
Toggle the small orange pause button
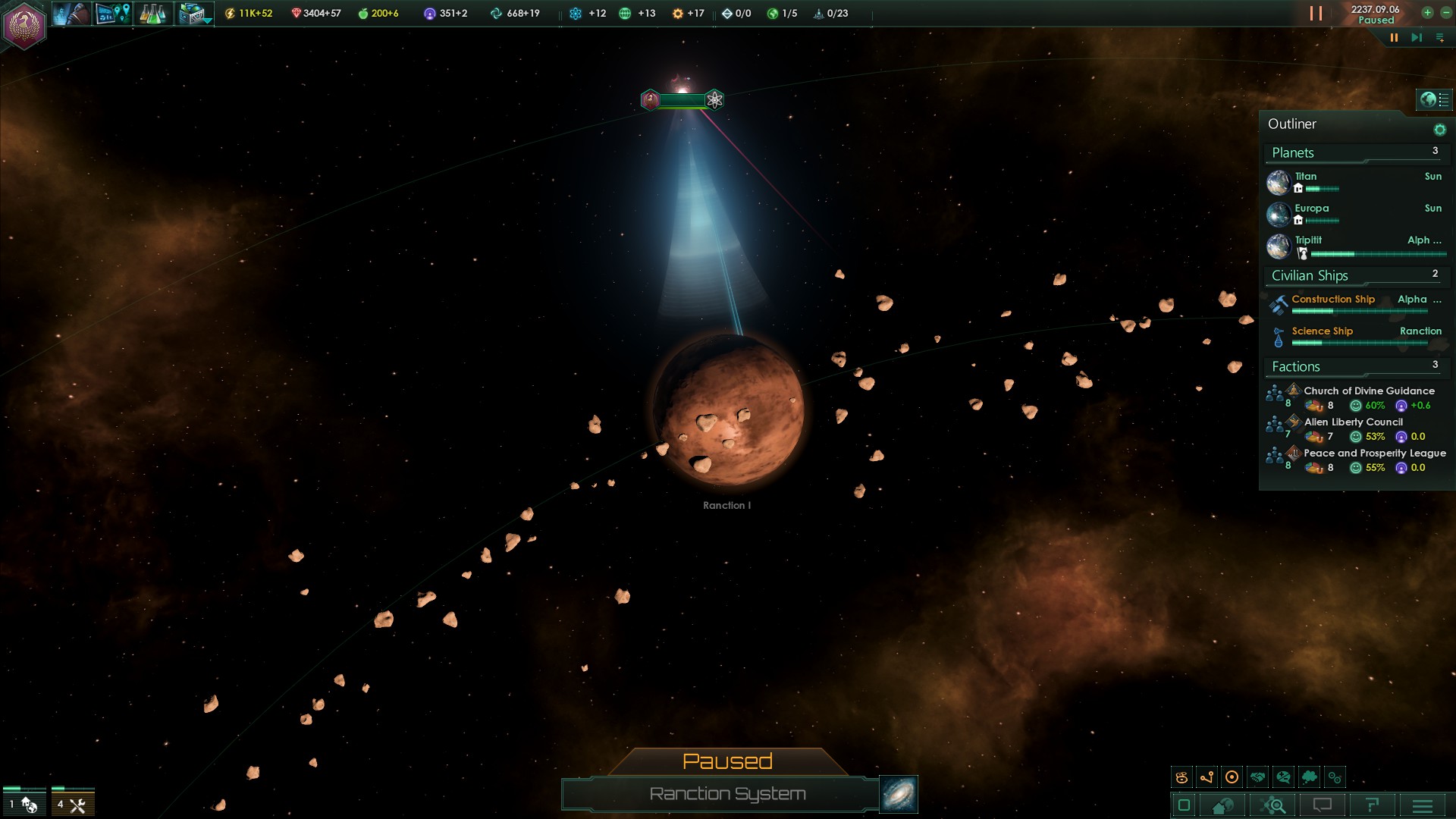(x=1394, y=37)
